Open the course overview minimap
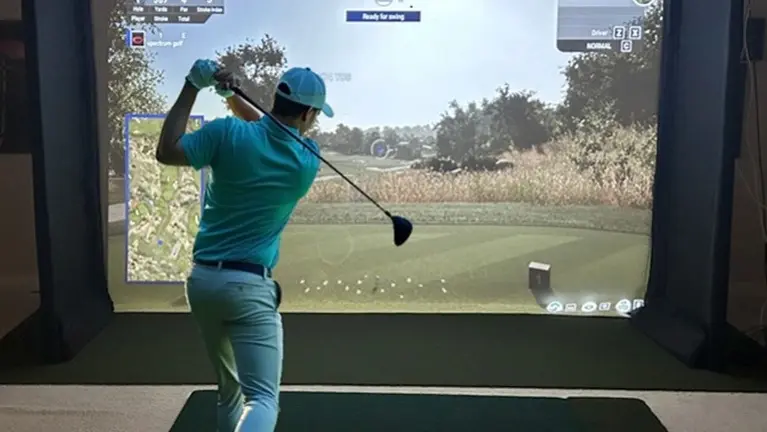767x432 pixels. [162, 198]
